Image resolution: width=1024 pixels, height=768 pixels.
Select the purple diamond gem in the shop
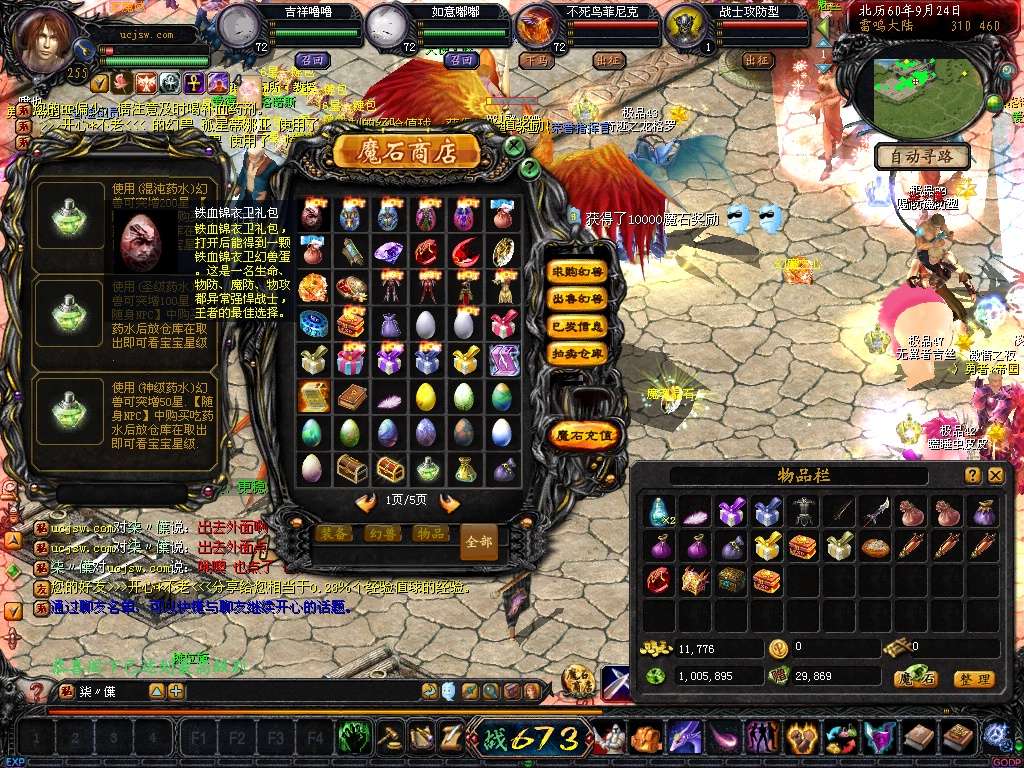[x=388, y=252]
